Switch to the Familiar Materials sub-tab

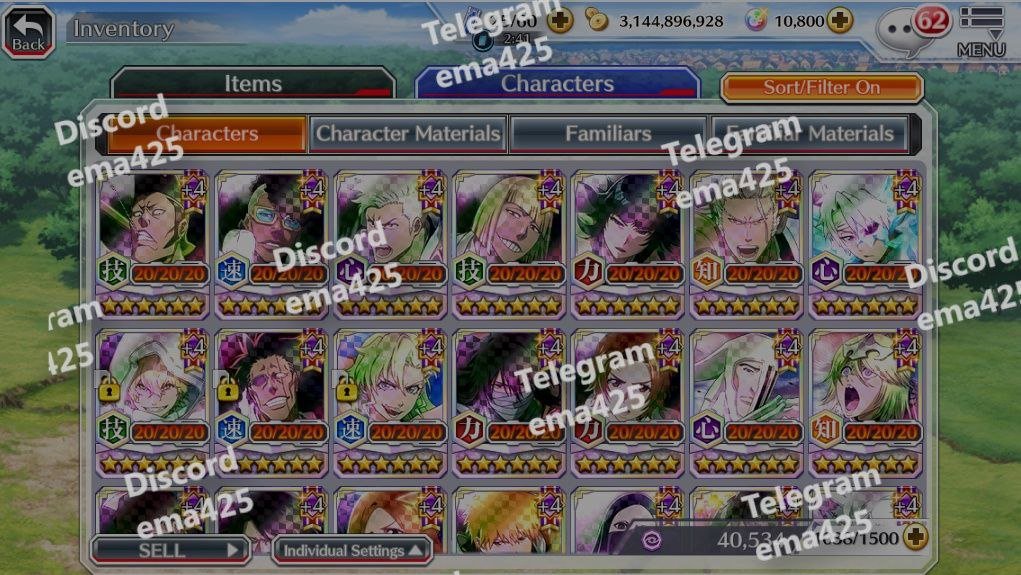[809, 134]
